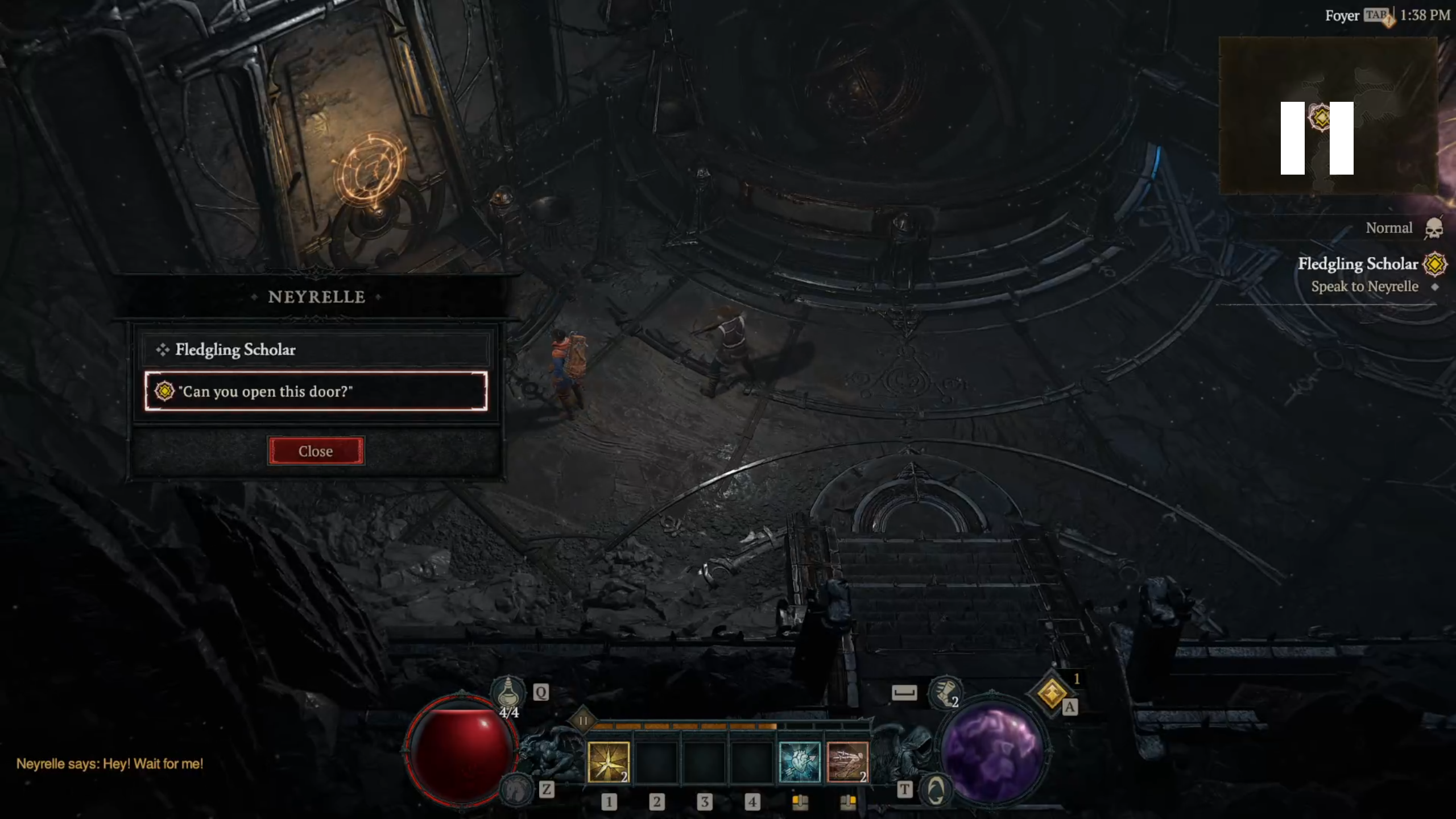This screenshot has width=1456, height=819.
Task: Close the Neyrelle dialogue window
Action: [x=316, y=451]
